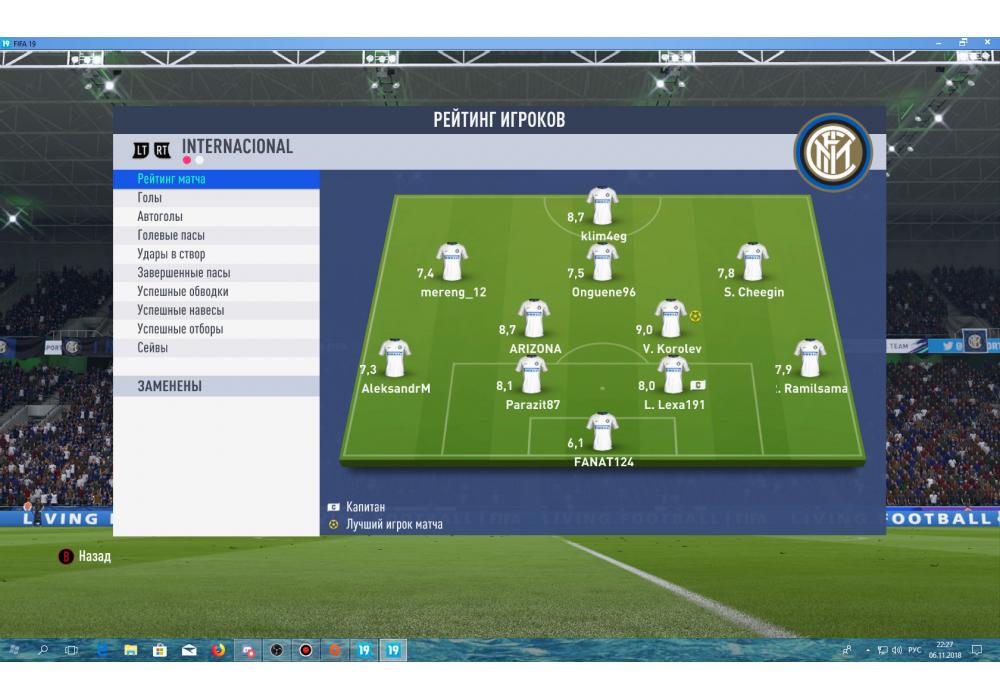Screen dimensions: 1000x700
Task: Select AleksandrM on the pitch
Action: 396,360
